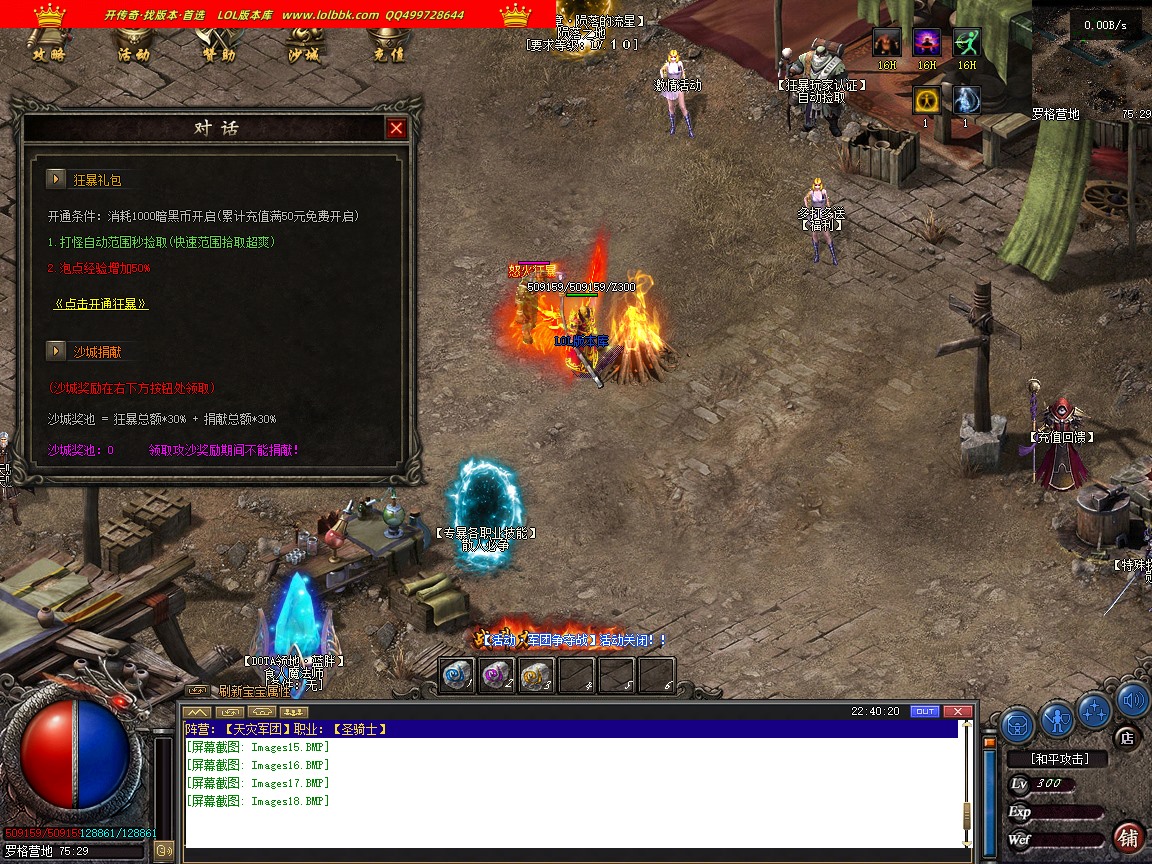The height and width of the screenshot is (864, 1152).
Task: Toggle sound with the speaker icon
Action: (1132, 701)
